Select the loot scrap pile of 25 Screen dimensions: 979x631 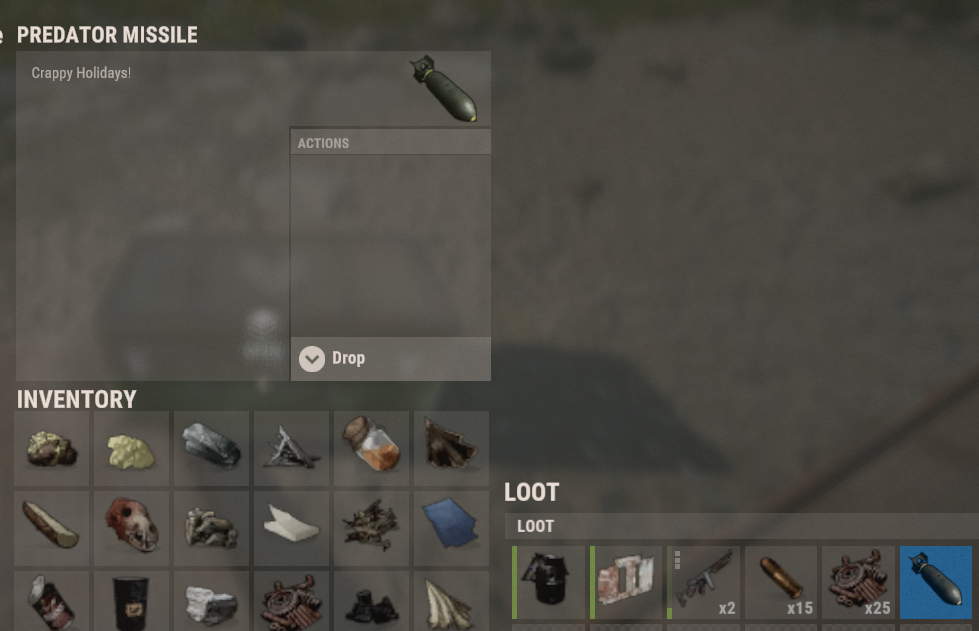coord(858,582)
